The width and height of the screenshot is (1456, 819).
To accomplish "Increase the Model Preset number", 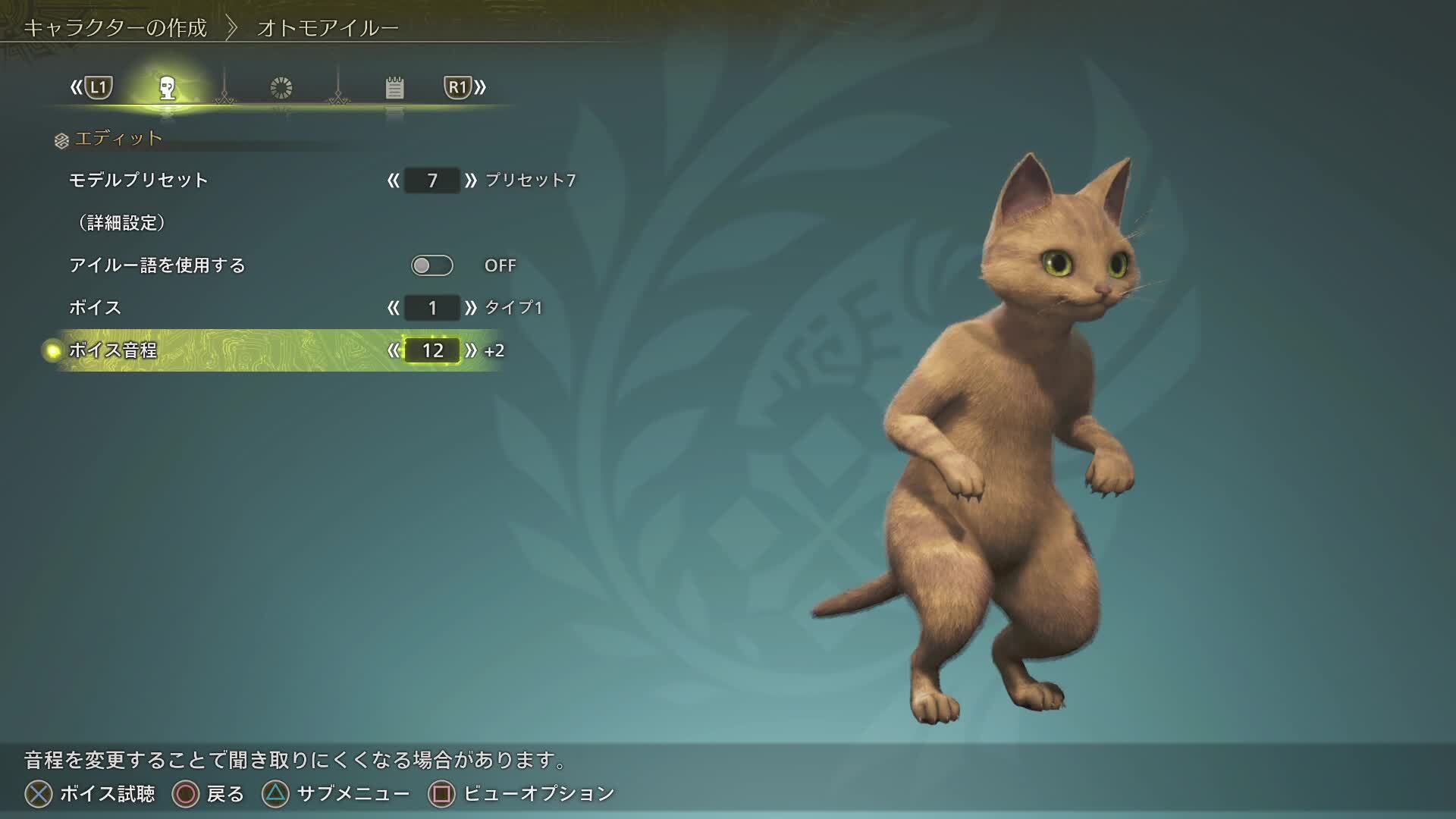I will (x=471, y=180).
